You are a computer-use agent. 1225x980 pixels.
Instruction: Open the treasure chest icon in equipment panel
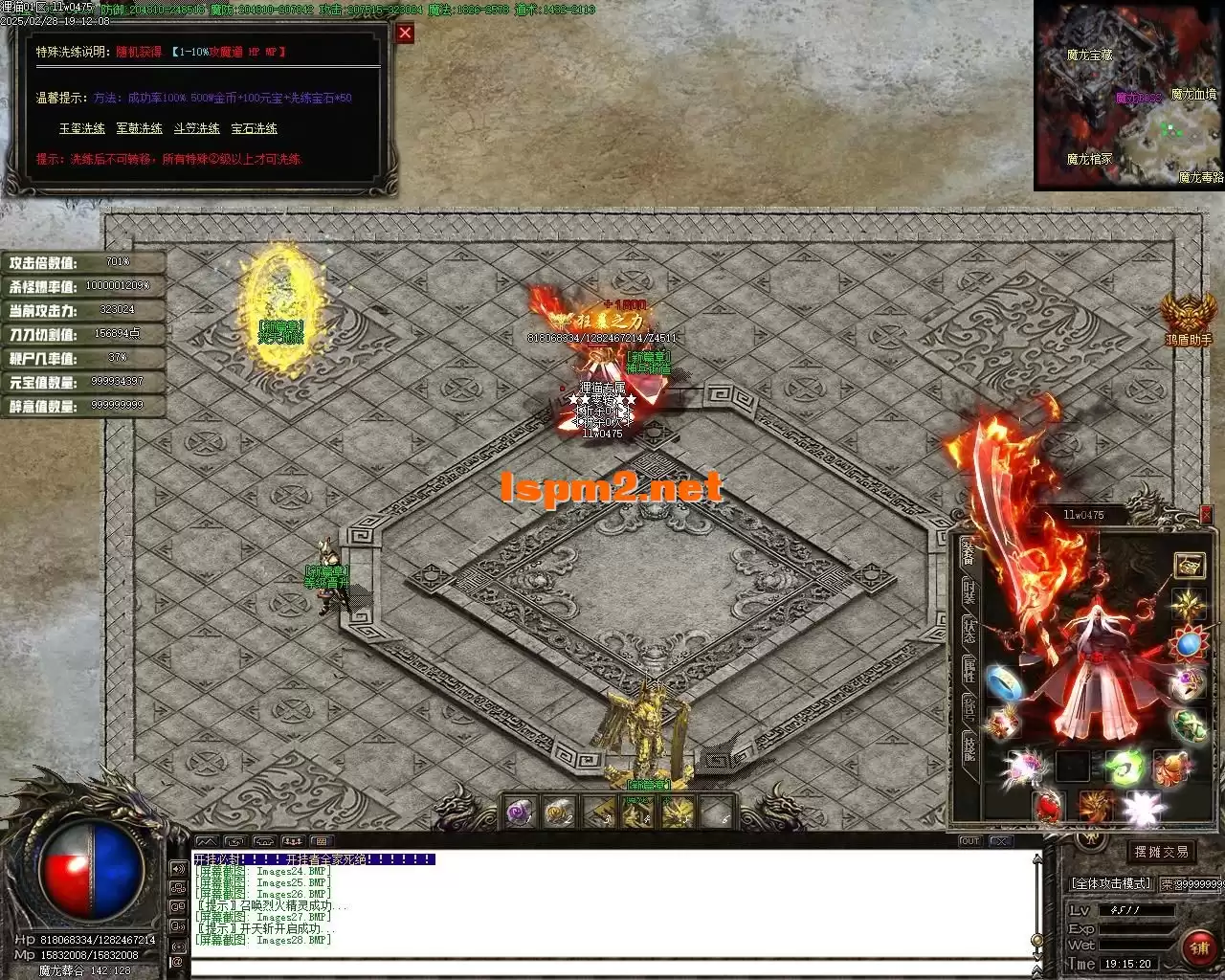[1190, 566]
